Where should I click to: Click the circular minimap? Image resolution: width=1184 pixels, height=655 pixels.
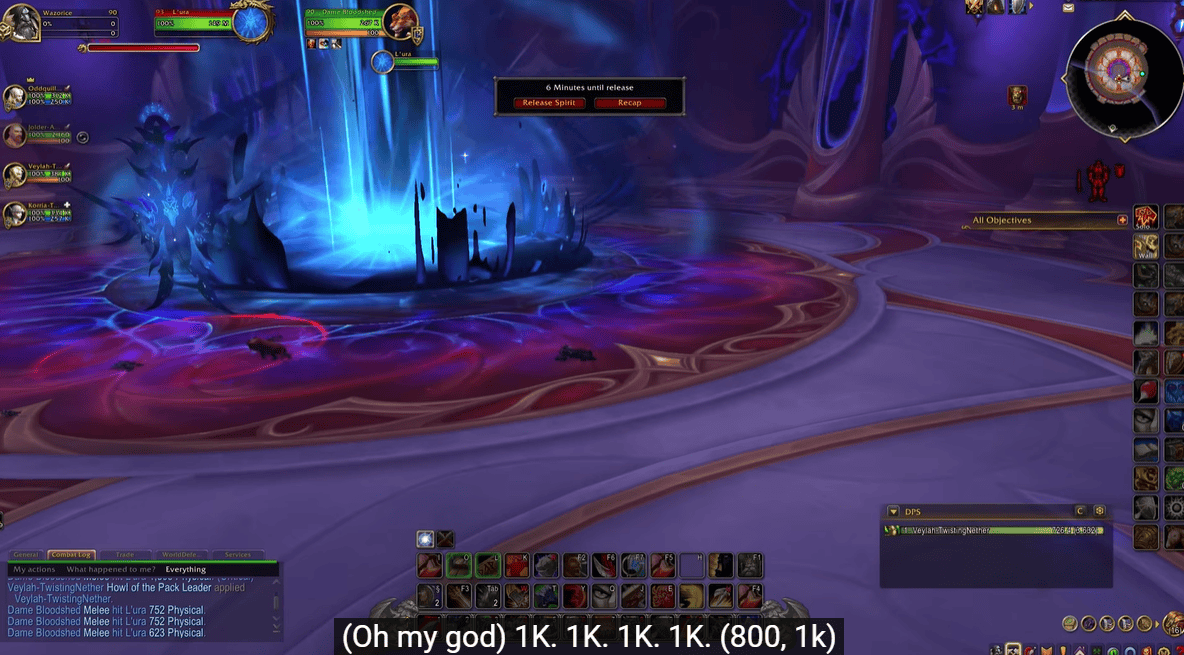pyautogui.click(x=1124, y=71)
